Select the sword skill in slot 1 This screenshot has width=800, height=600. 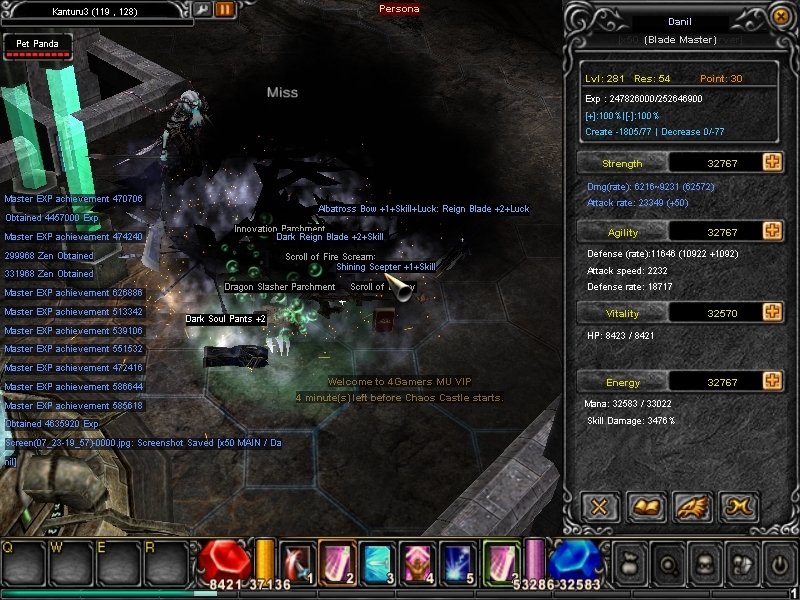coord(297,561)
